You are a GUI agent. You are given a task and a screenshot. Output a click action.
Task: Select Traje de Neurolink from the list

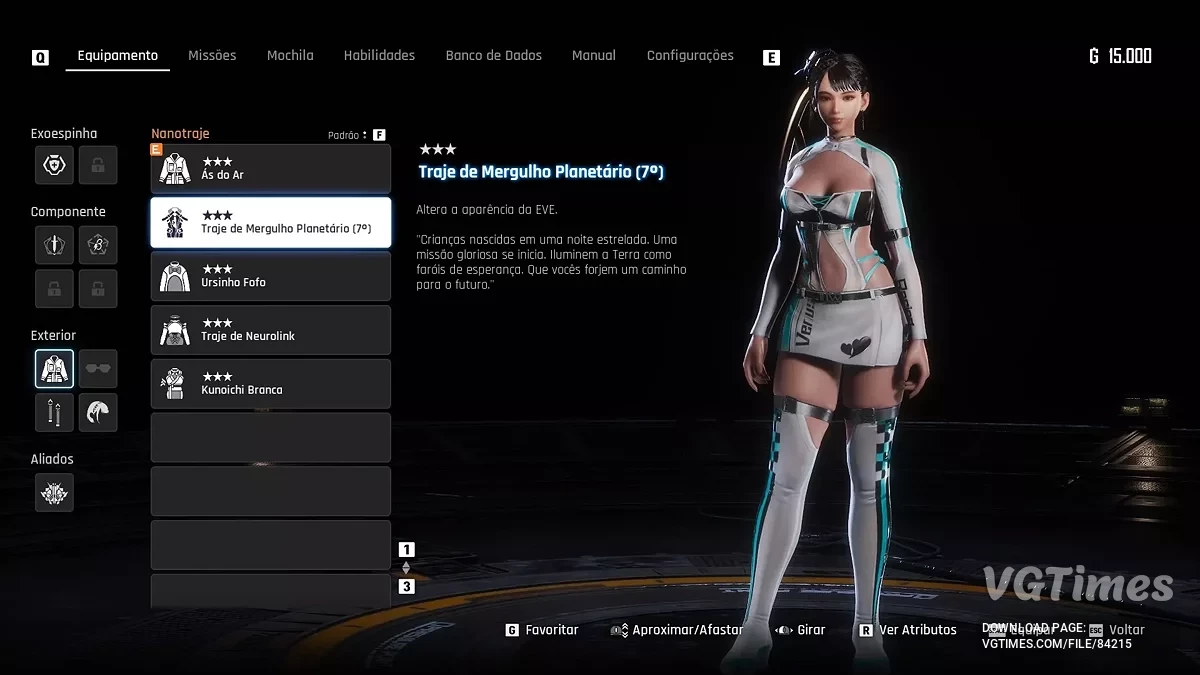(270, 330)
